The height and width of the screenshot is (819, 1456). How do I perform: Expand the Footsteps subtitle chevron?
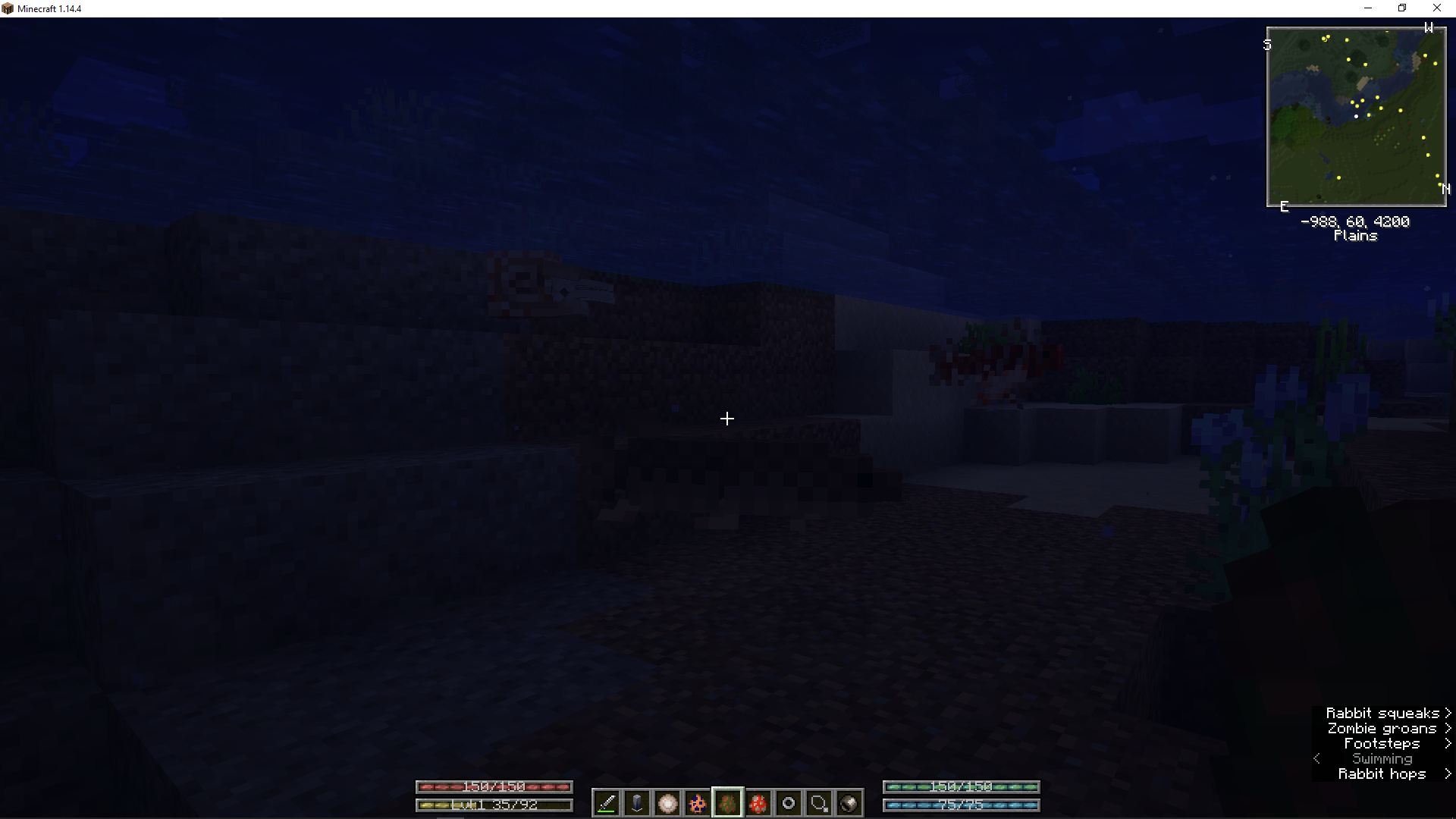(x=1448, y=743)
